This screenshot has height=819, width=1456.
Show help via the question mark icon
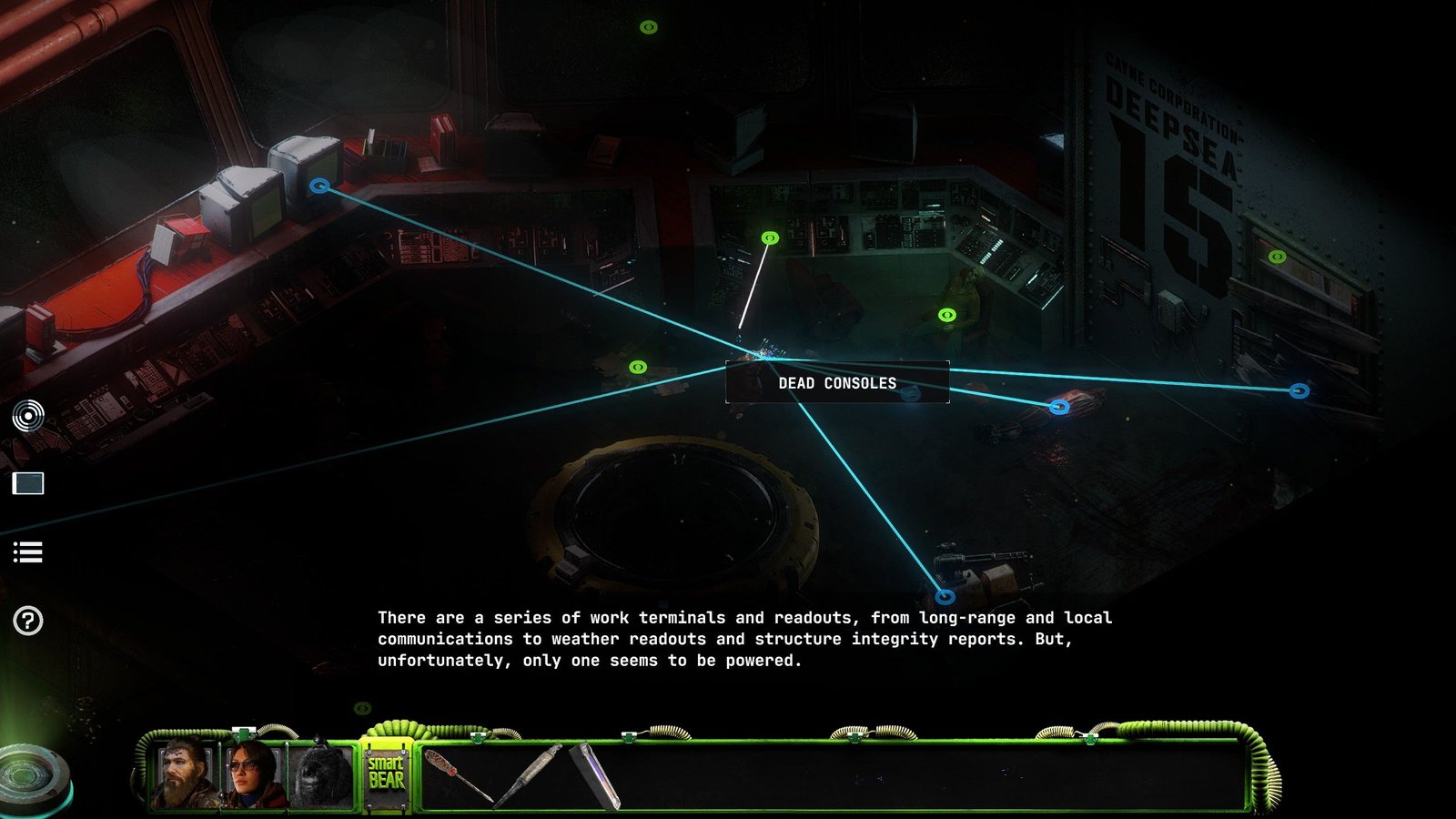(x=28, y=621)
